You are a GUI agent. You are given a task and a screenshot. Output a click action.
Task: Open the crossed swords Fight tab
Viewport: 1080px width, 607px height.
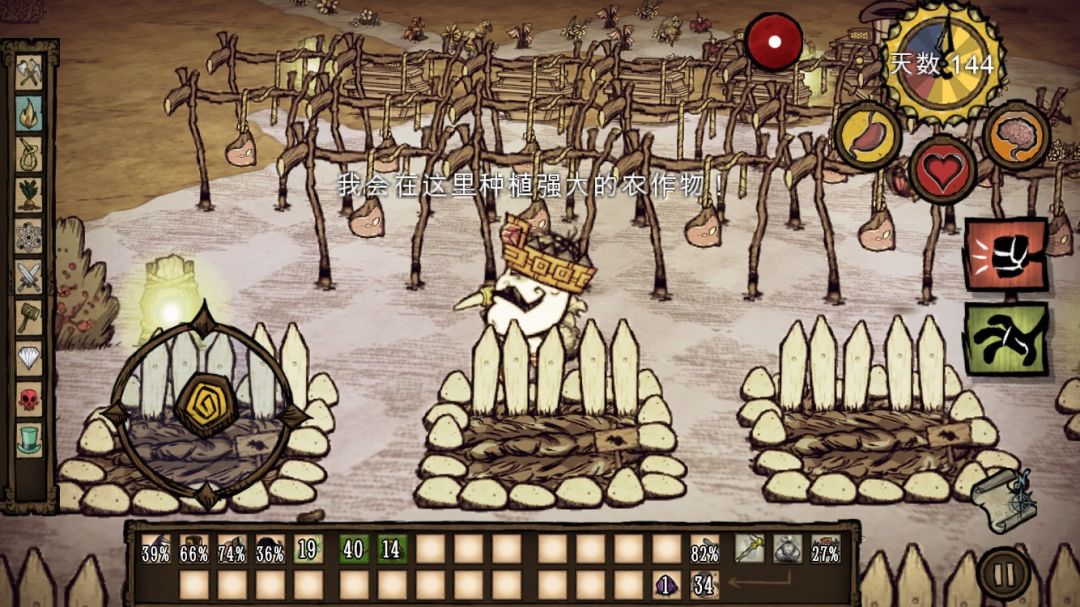point(29,275)
